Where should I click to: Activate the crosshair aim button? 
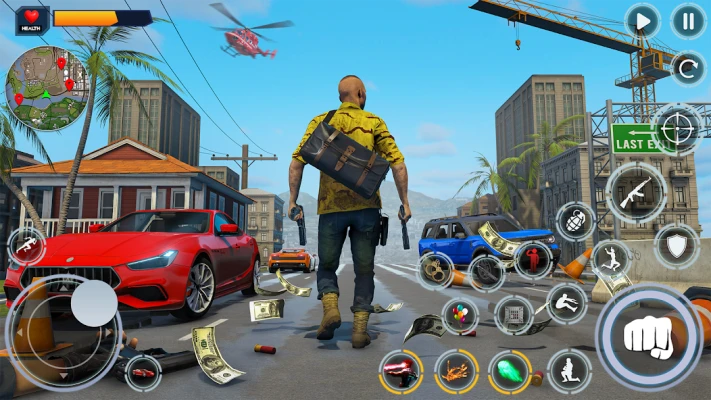tap(678, 130)
